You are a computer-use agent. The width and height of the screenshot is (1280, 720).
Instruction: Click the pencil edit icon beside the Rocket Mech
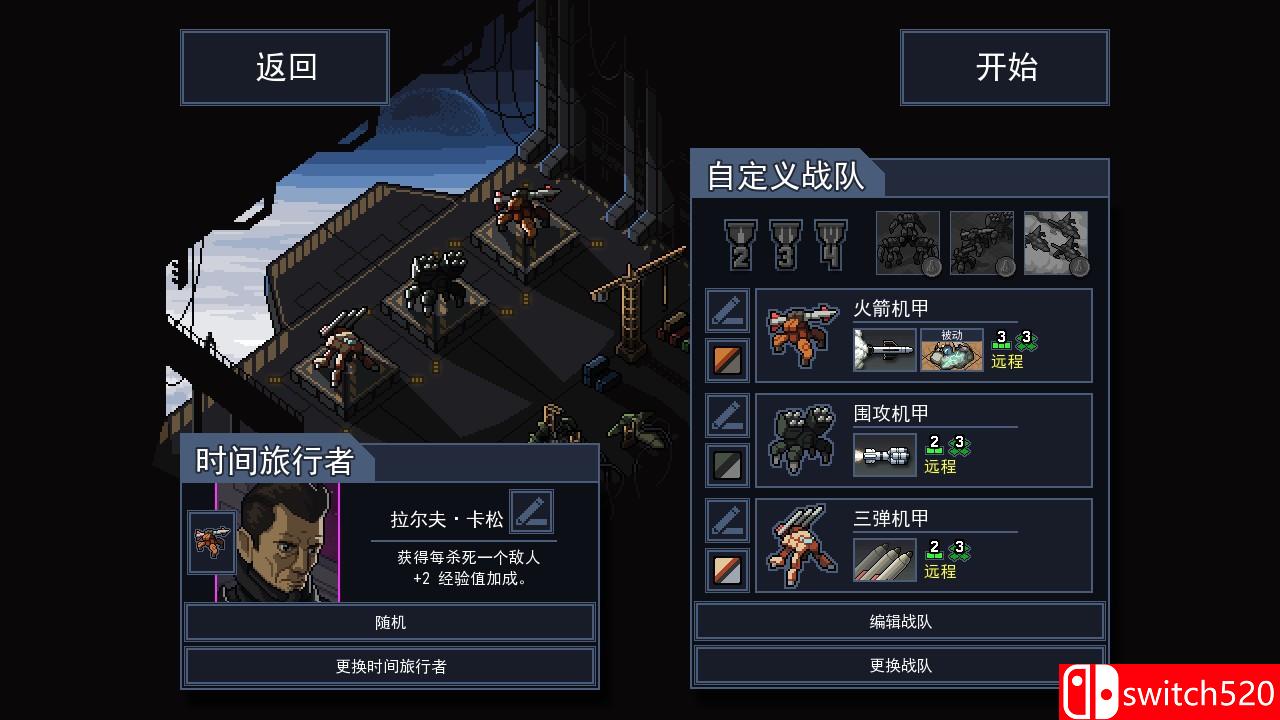click(727, 310)
